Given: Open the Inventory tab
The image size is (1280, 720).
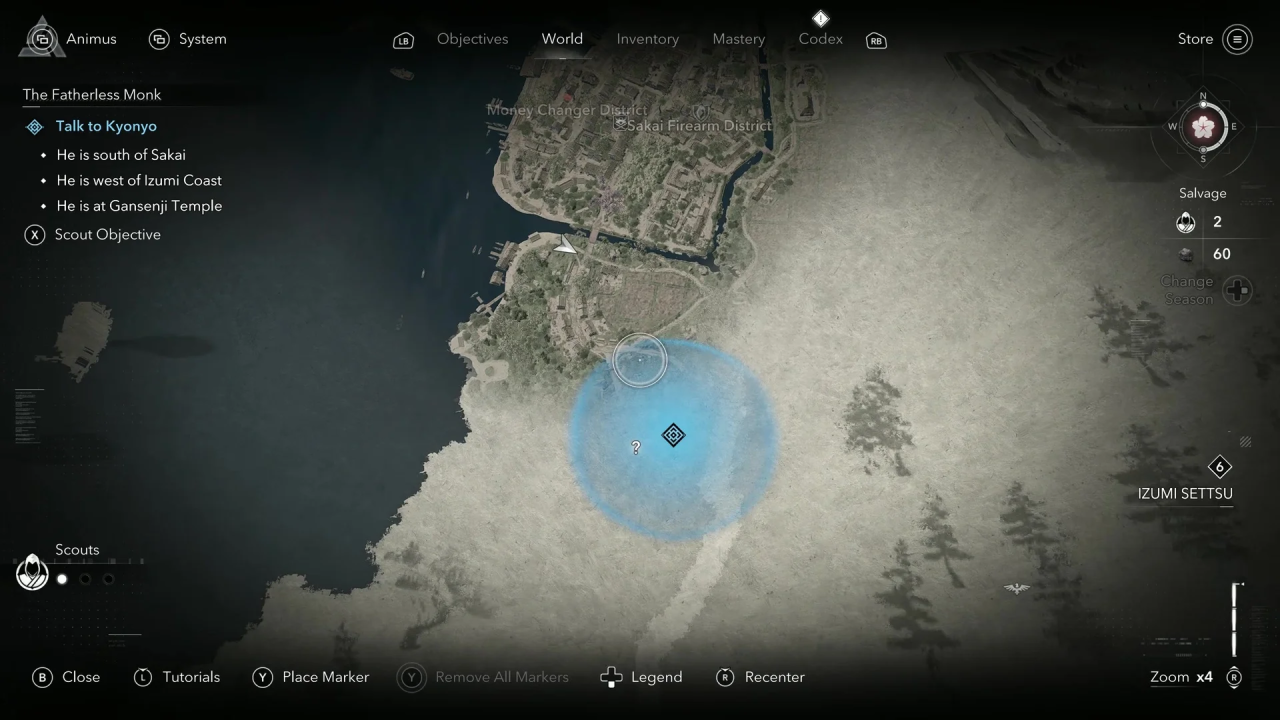Looking at the screenshot, I should [647, 39].
